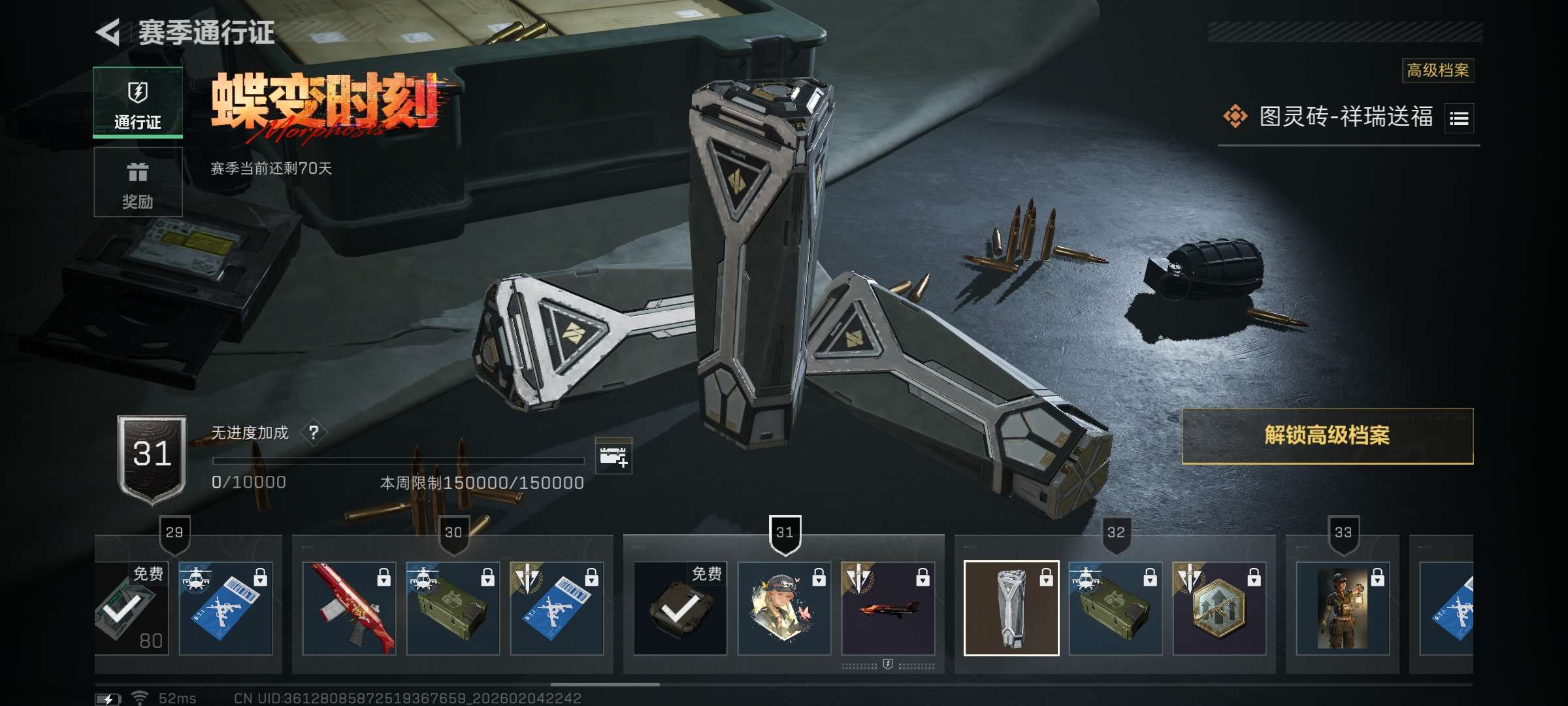Pick the gold hexagon badge reward
1568x706 pixels.
[1219, 609]
